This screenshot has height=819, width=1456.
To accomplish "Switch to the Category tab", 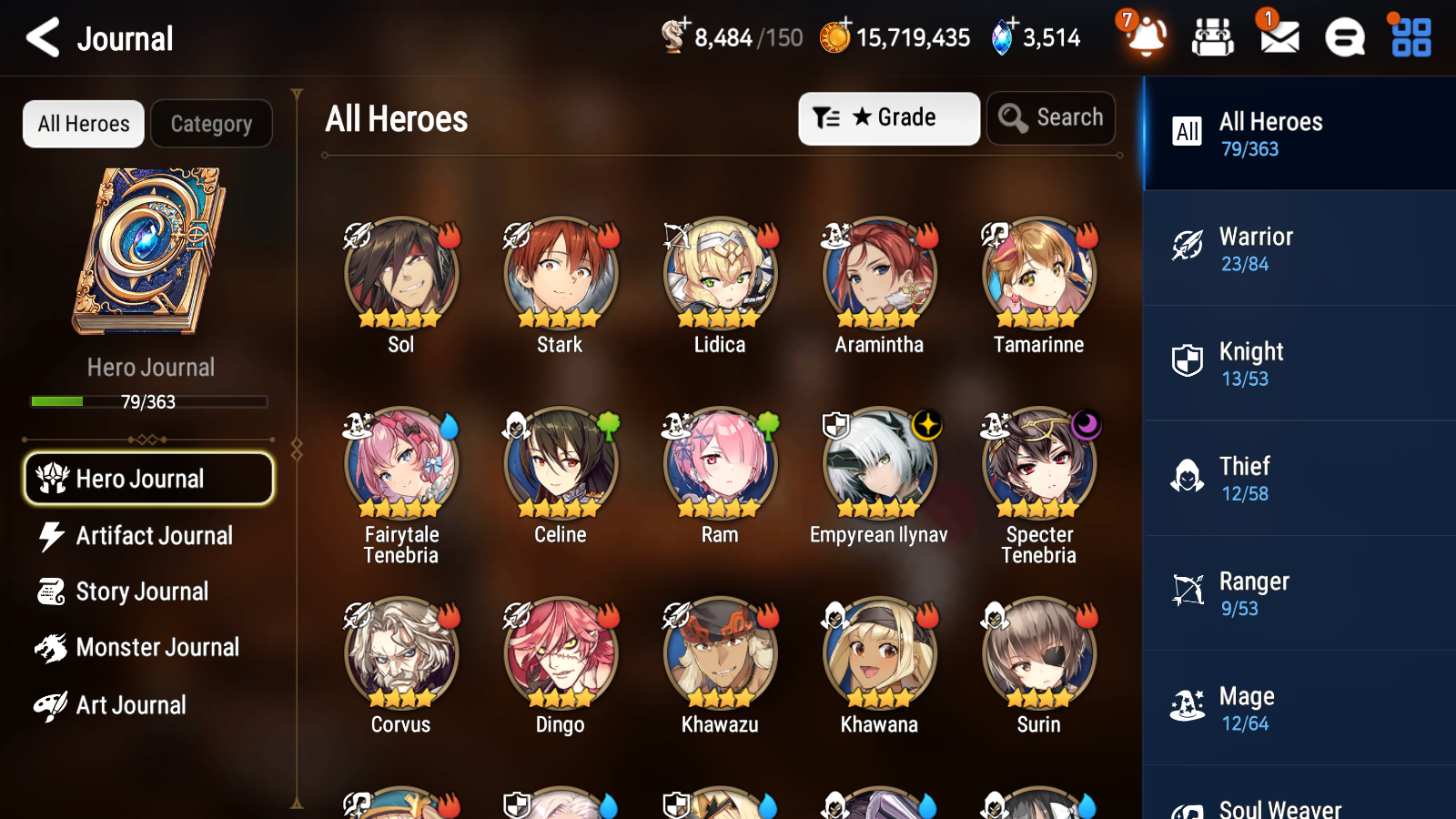I will pos(211,124).
